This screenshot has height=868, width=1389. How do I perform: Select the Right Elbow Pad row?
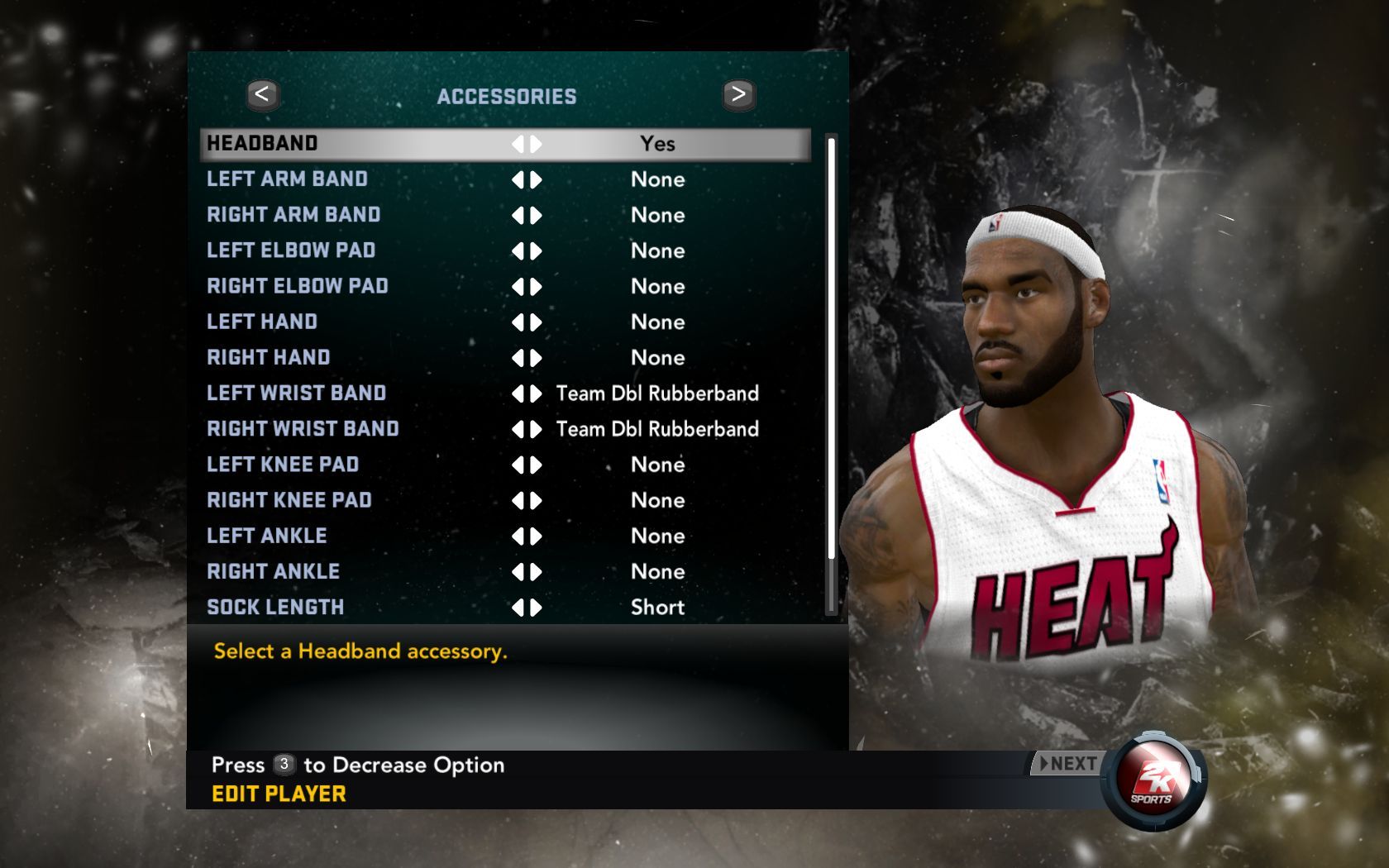click(x=298, y=286)
